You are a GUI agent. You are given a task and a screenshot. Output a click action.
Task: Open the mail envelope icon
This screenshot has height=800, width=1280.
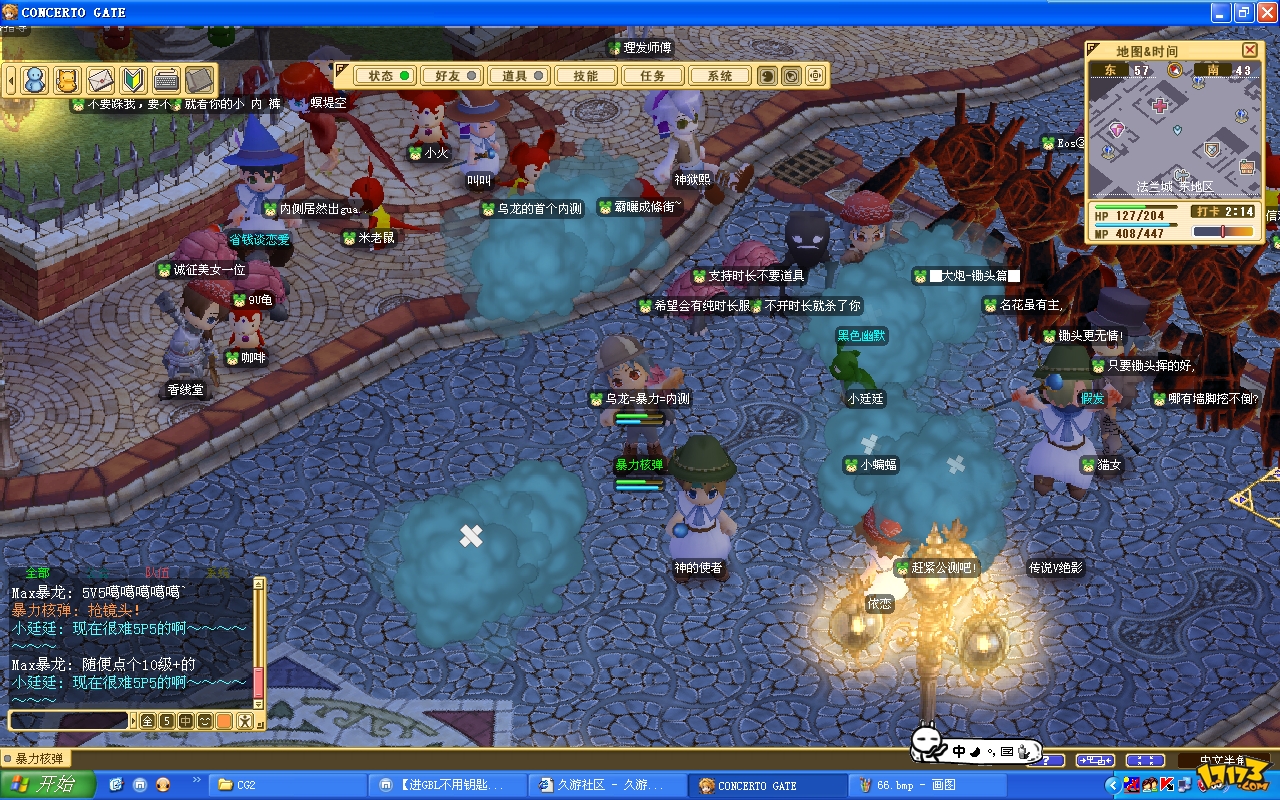point(100,80)
